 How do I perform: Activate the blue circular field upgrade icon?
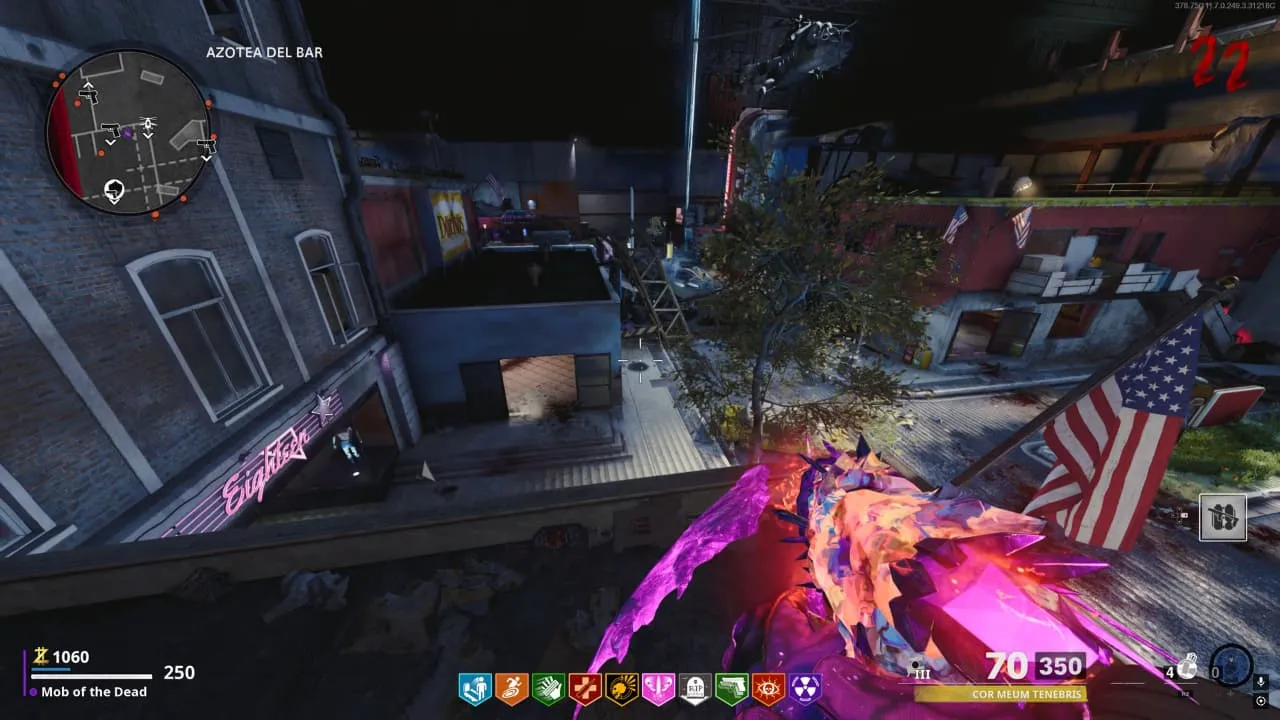coord(1231,665)
